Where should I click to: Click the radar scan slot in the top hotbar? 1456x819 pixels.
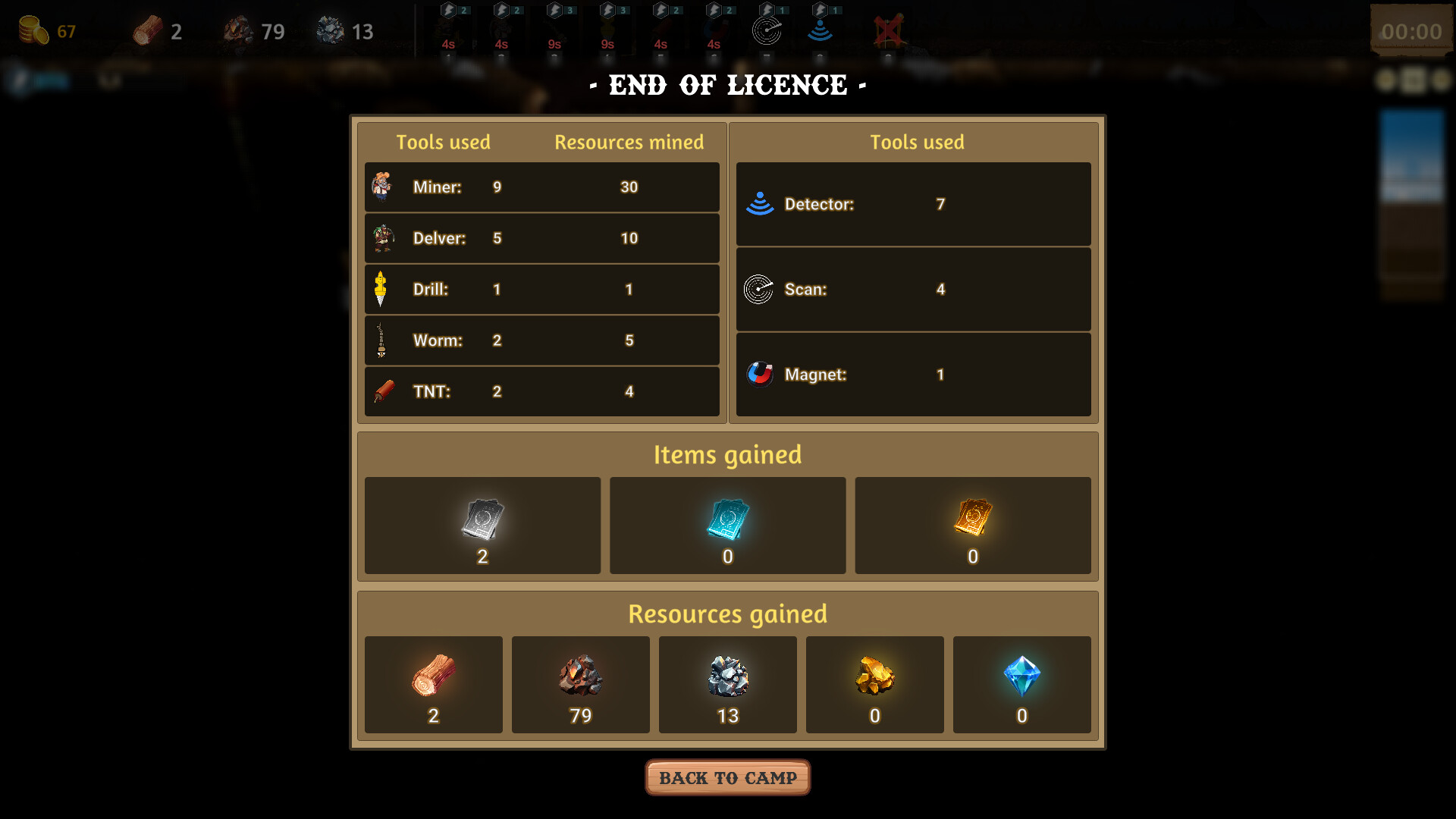click(767, 31)
